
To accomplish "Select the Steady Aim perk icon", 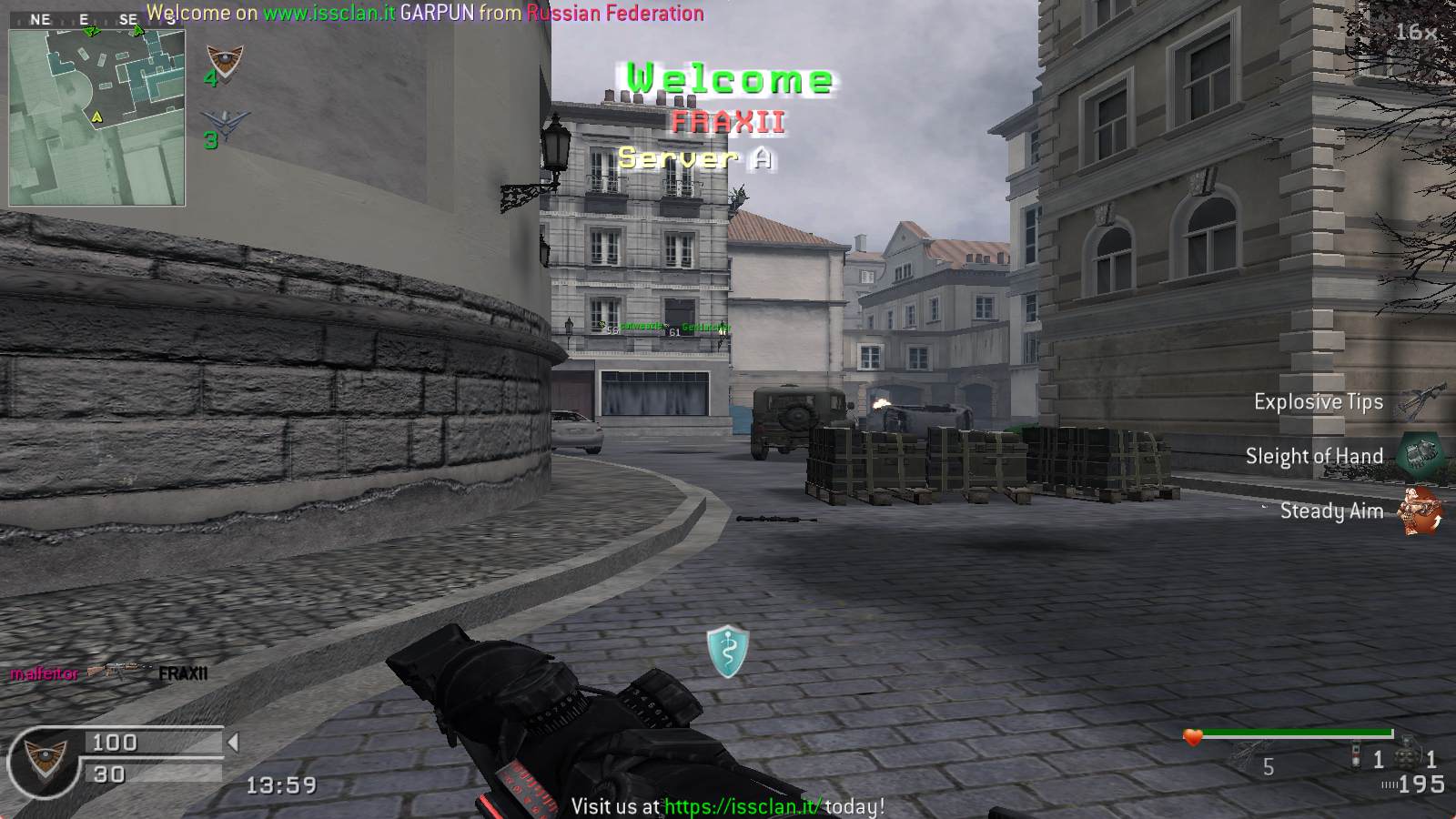I will (x=1421, y=510).
